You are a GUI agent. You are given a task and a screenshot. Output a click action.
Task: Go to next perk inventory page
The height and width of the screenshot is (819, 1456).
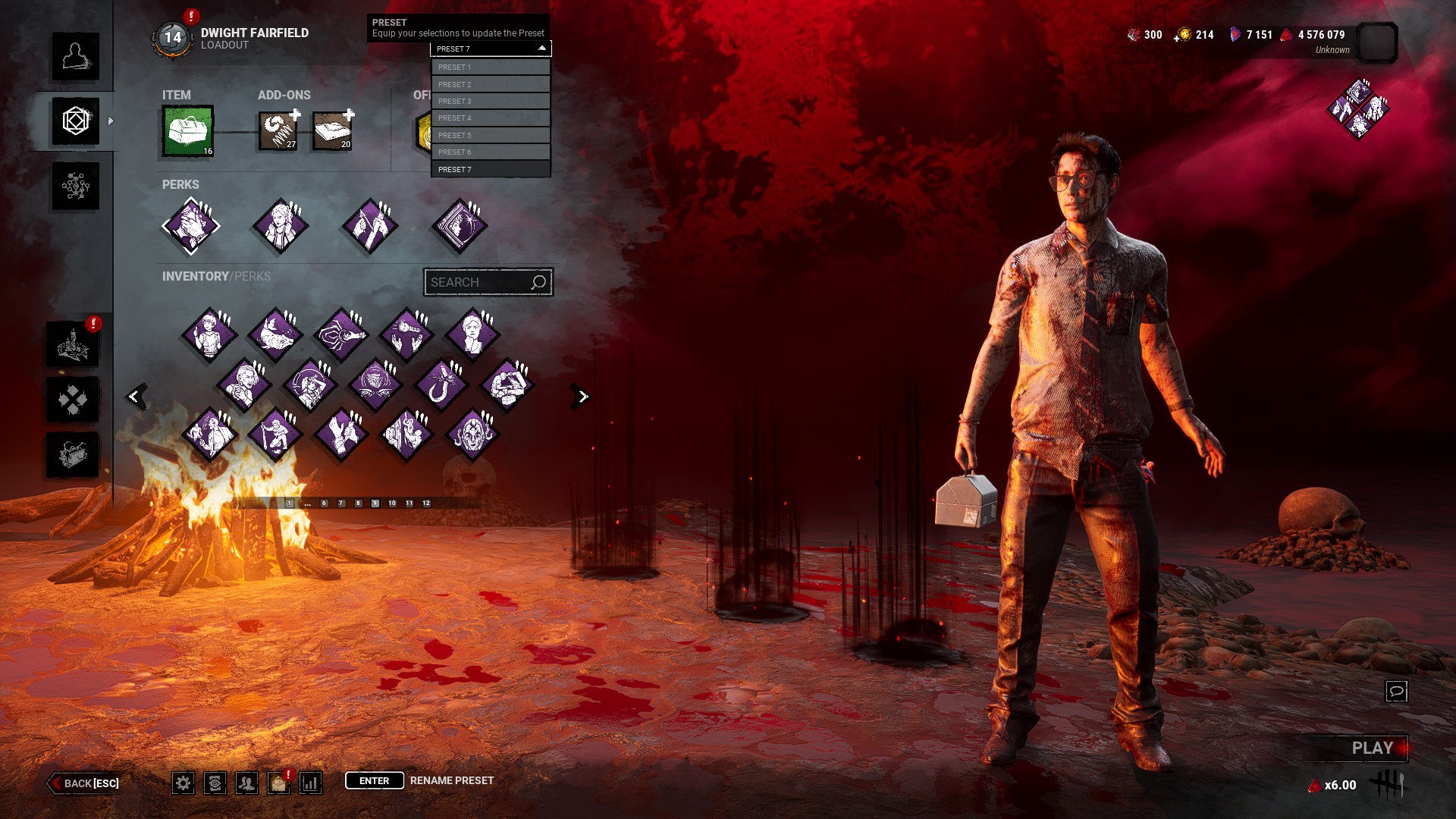point(582,397)
